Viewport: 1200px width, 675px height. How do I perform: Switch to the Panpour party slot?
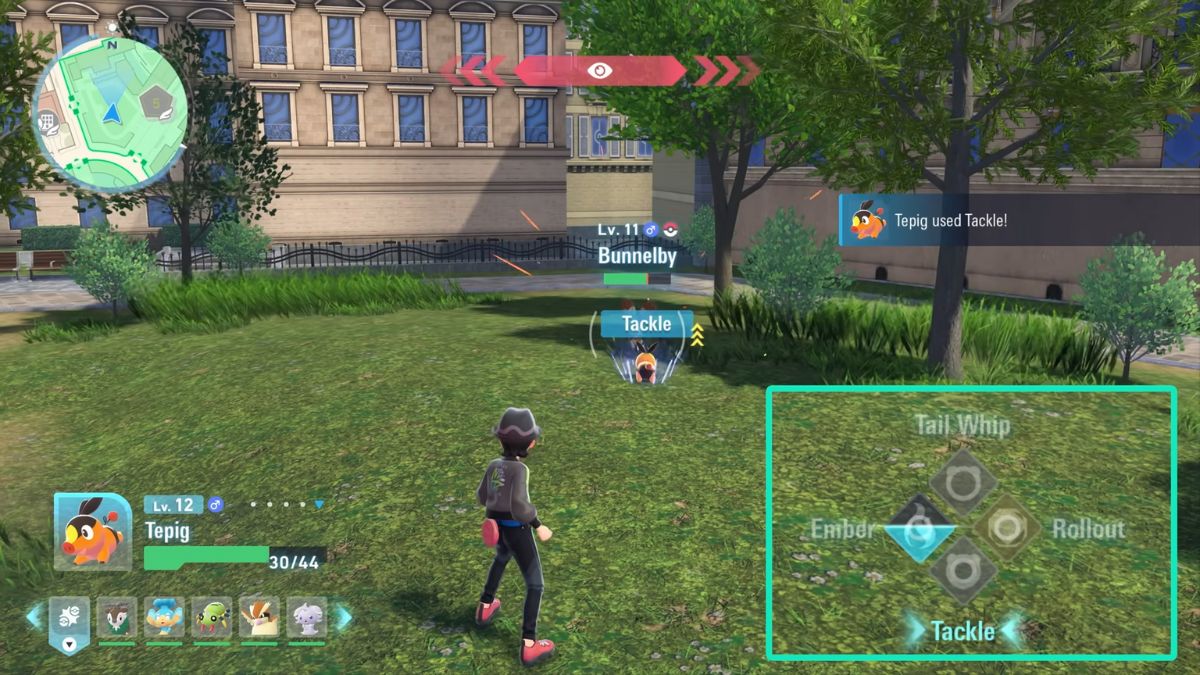(x=164, y=617)
